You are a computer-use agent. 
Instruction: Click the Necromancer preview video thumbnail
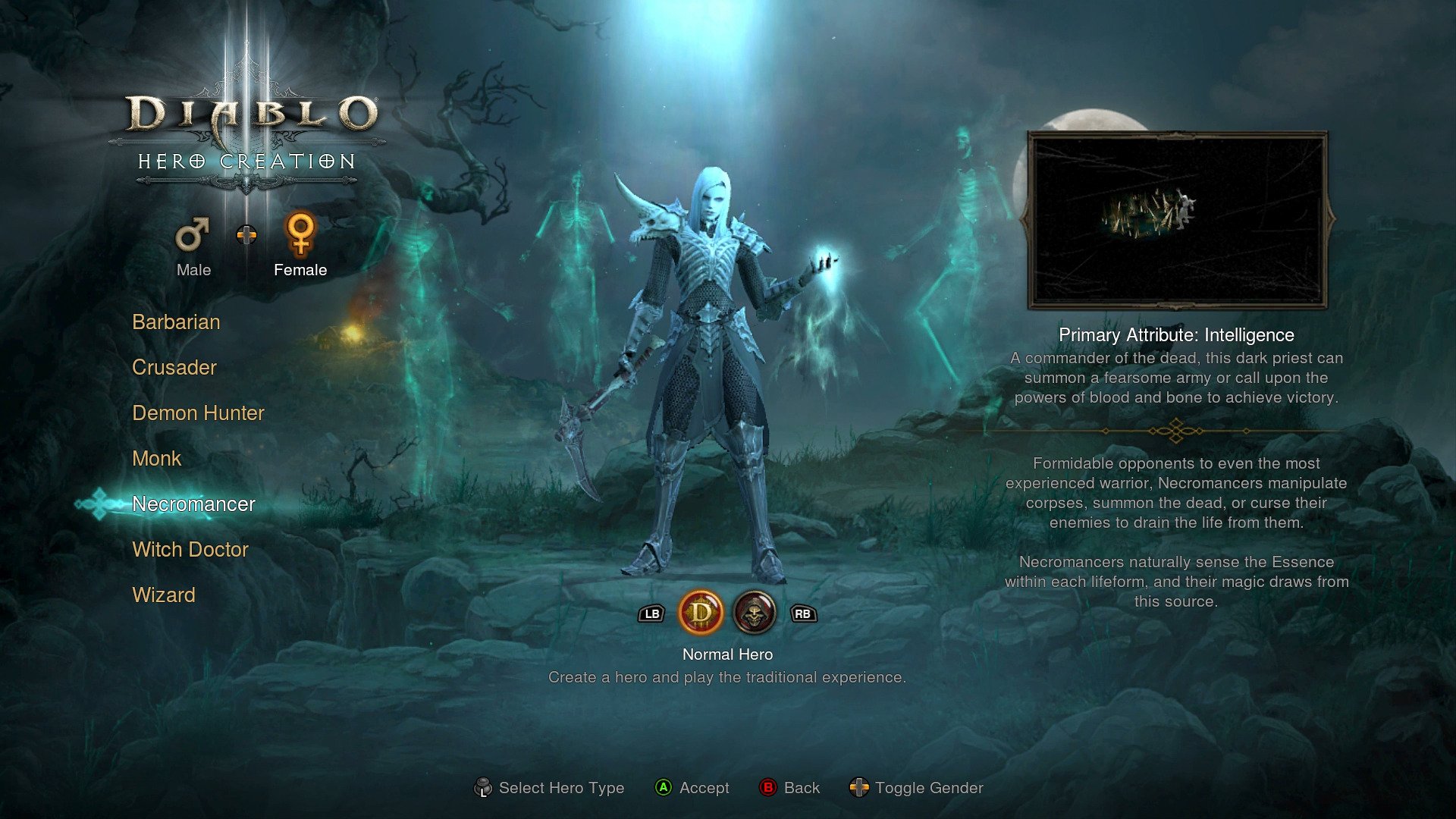pyautogui.click(x=1177, y=220)
